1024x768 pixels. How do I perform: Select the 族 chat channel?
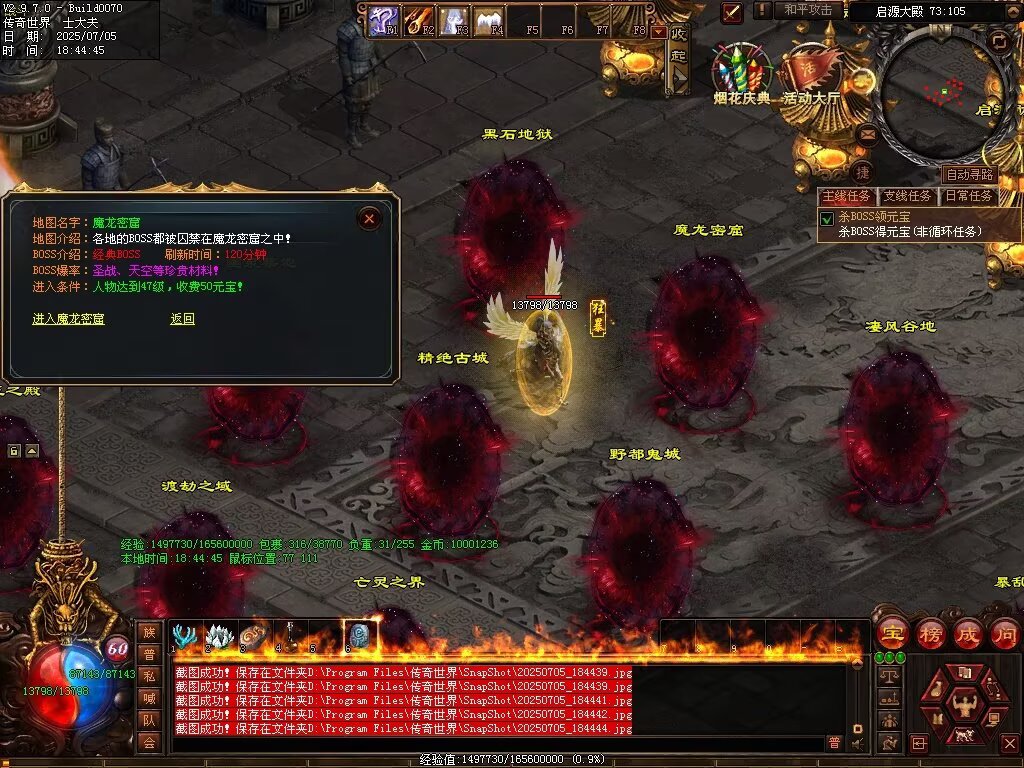149,632
